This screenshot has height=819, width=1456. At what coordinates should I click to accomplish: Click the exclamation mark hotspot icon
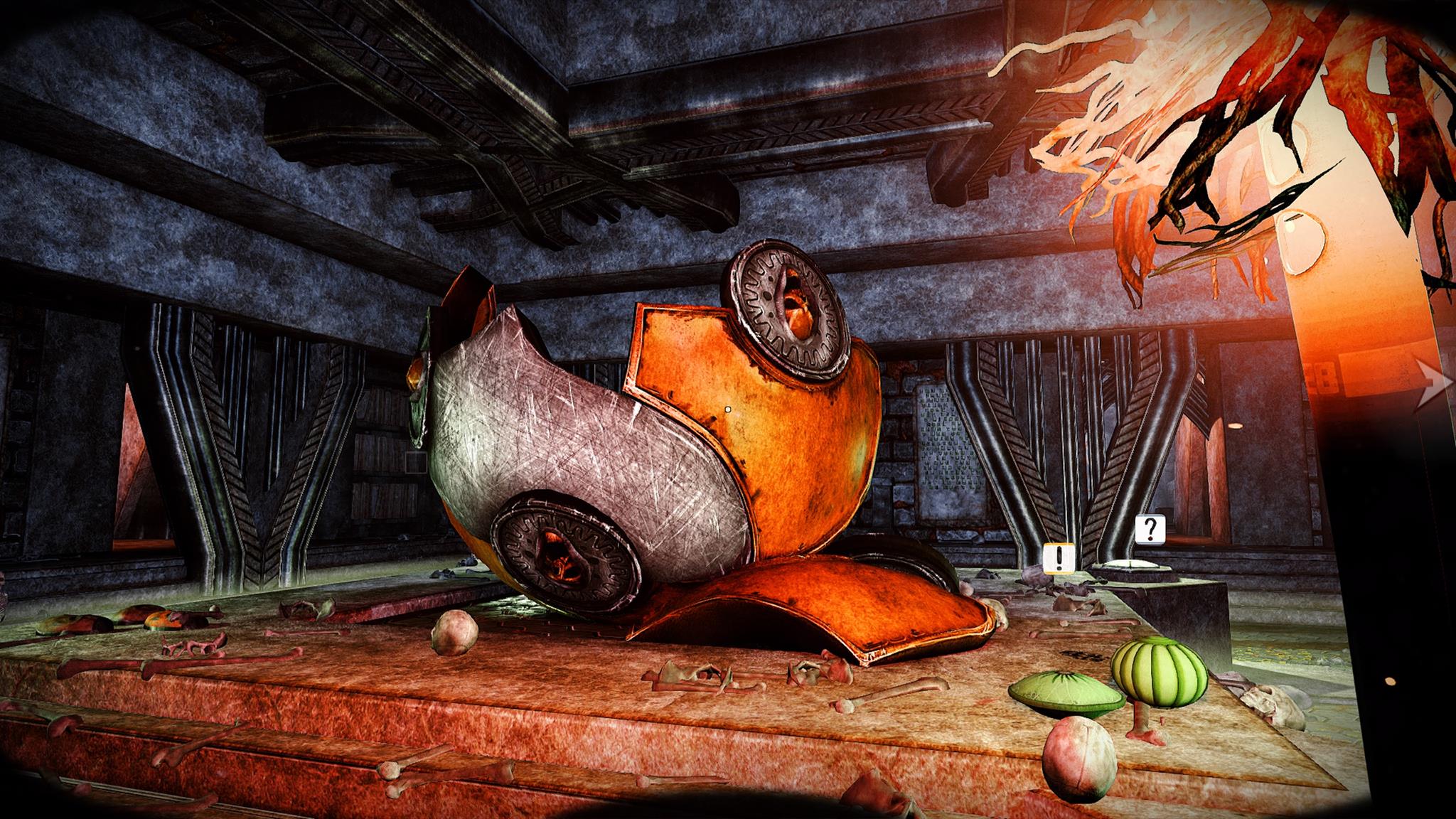[x=1059, y=557]
